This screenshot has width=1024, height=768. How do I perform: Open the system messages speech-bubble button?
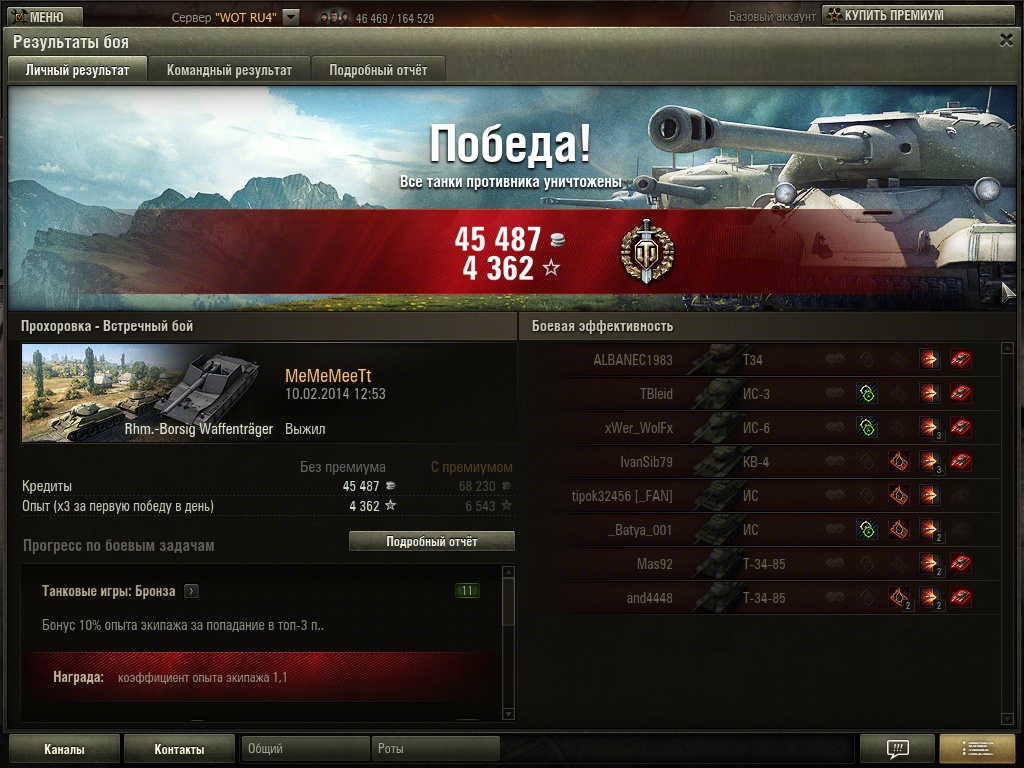[897, 749]
